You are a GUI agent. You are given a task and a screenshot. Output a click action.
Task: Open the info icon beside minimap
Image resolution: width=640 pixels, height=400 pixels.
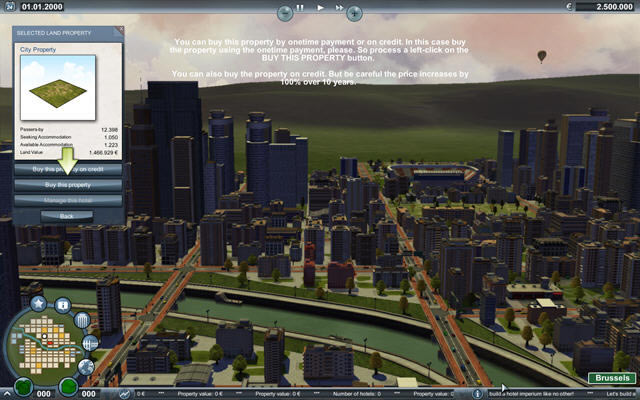coord(62,304)
